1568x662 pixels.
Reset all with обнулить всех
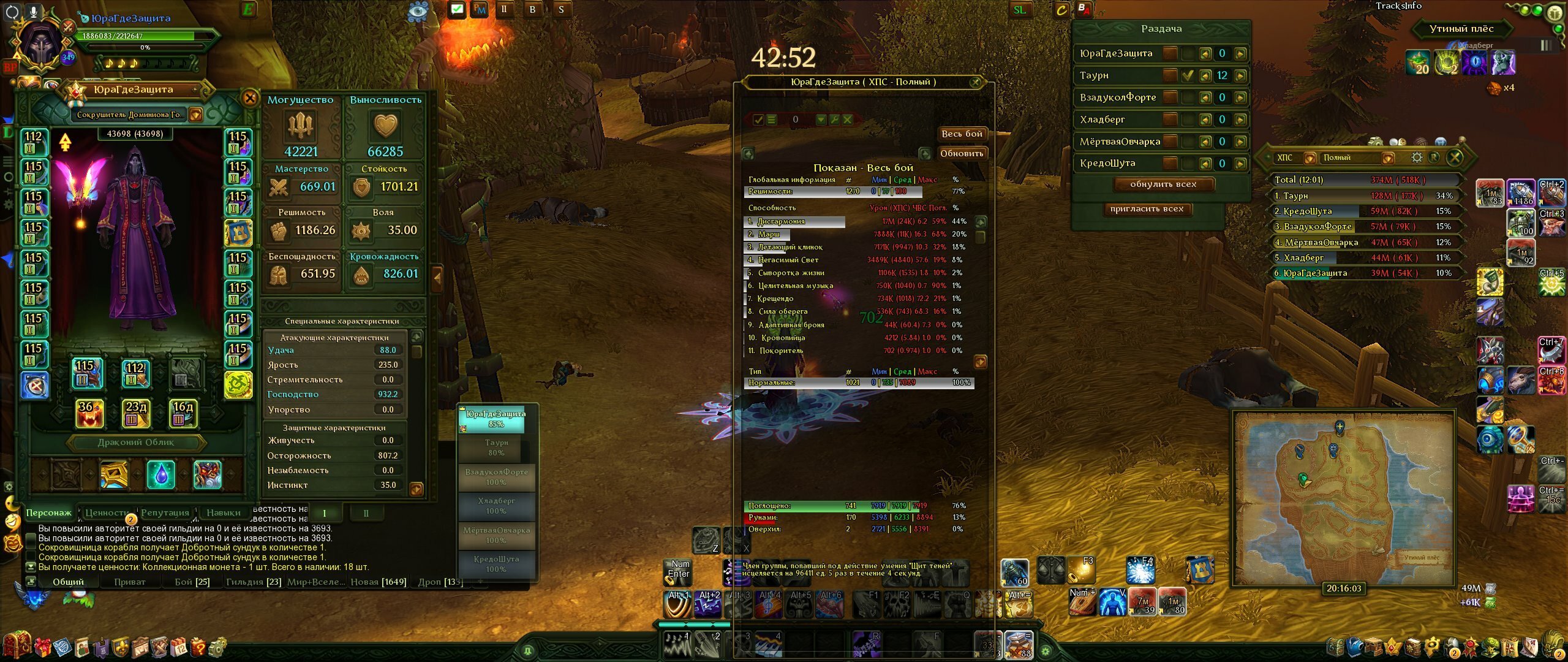tap(1163, 184)
